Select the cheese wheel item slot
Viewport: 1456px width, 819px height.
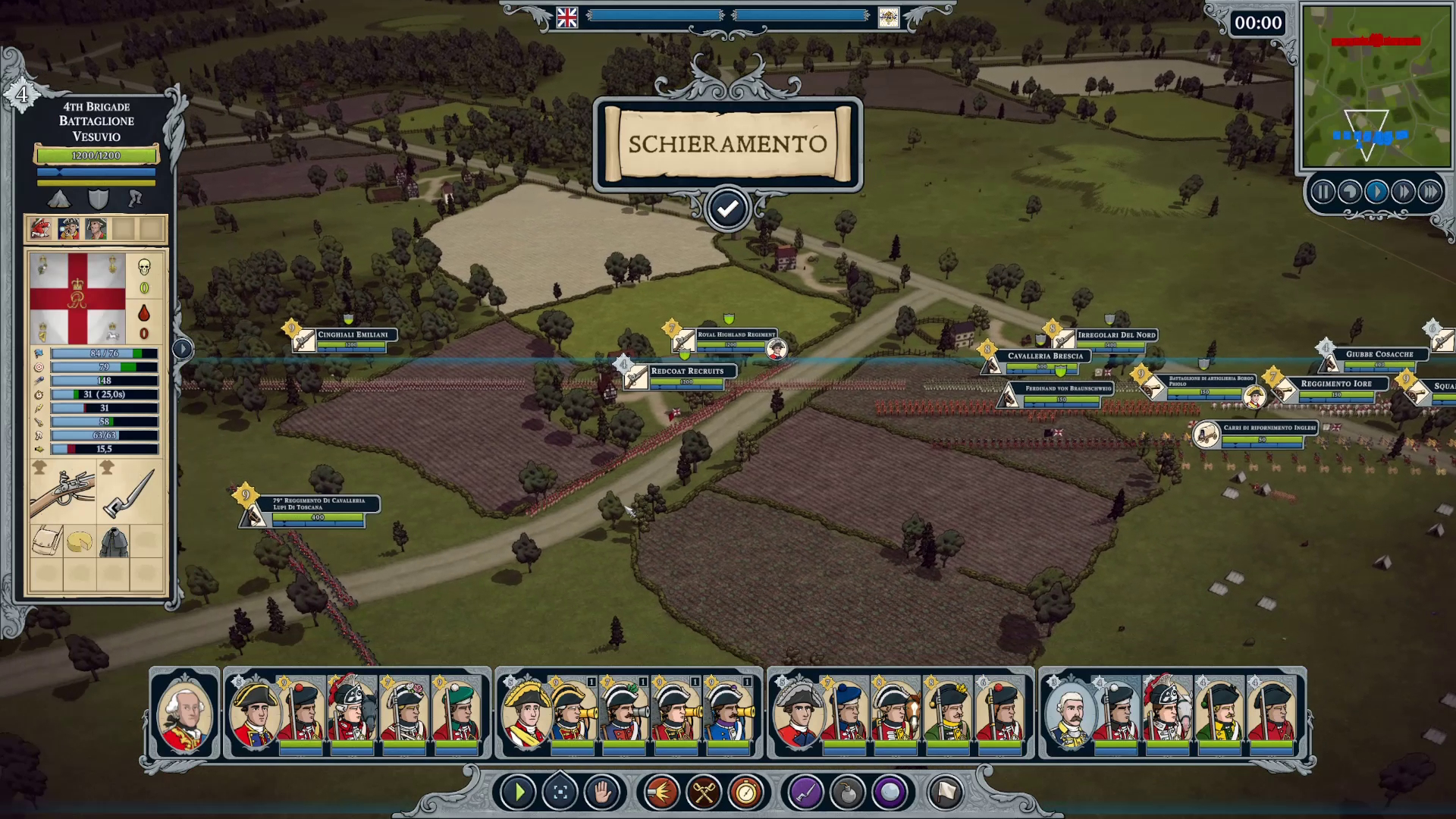click(80, 541)
